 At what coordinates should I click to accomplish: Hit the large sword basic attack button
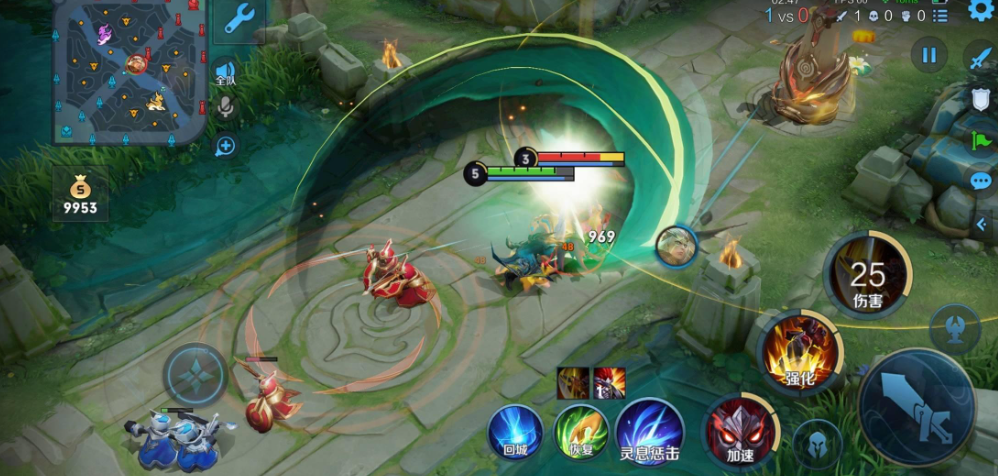click(x=920, y=409)
